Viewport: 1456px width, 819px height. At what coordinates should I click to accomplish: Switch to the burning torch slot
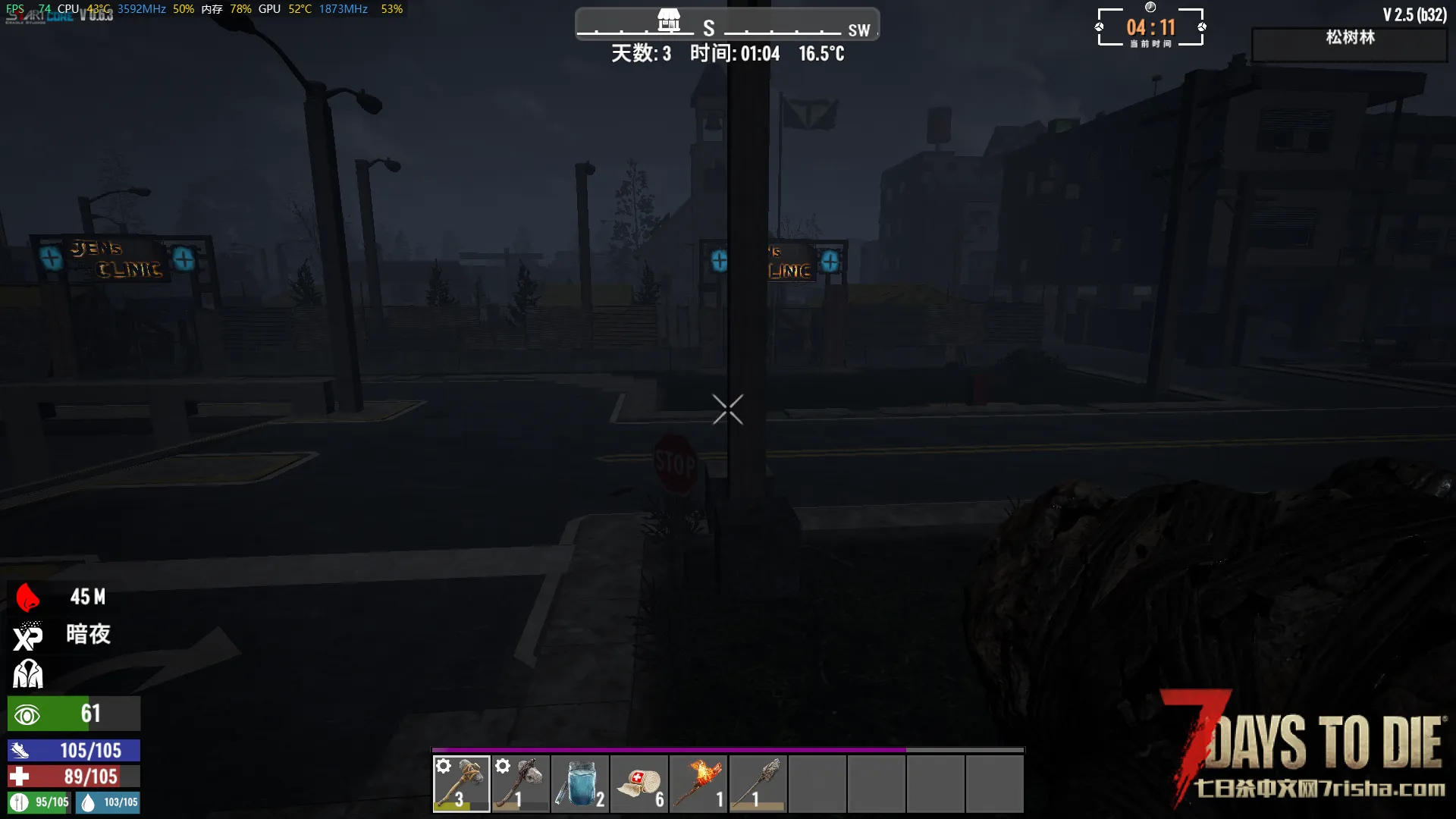(698, 784)
